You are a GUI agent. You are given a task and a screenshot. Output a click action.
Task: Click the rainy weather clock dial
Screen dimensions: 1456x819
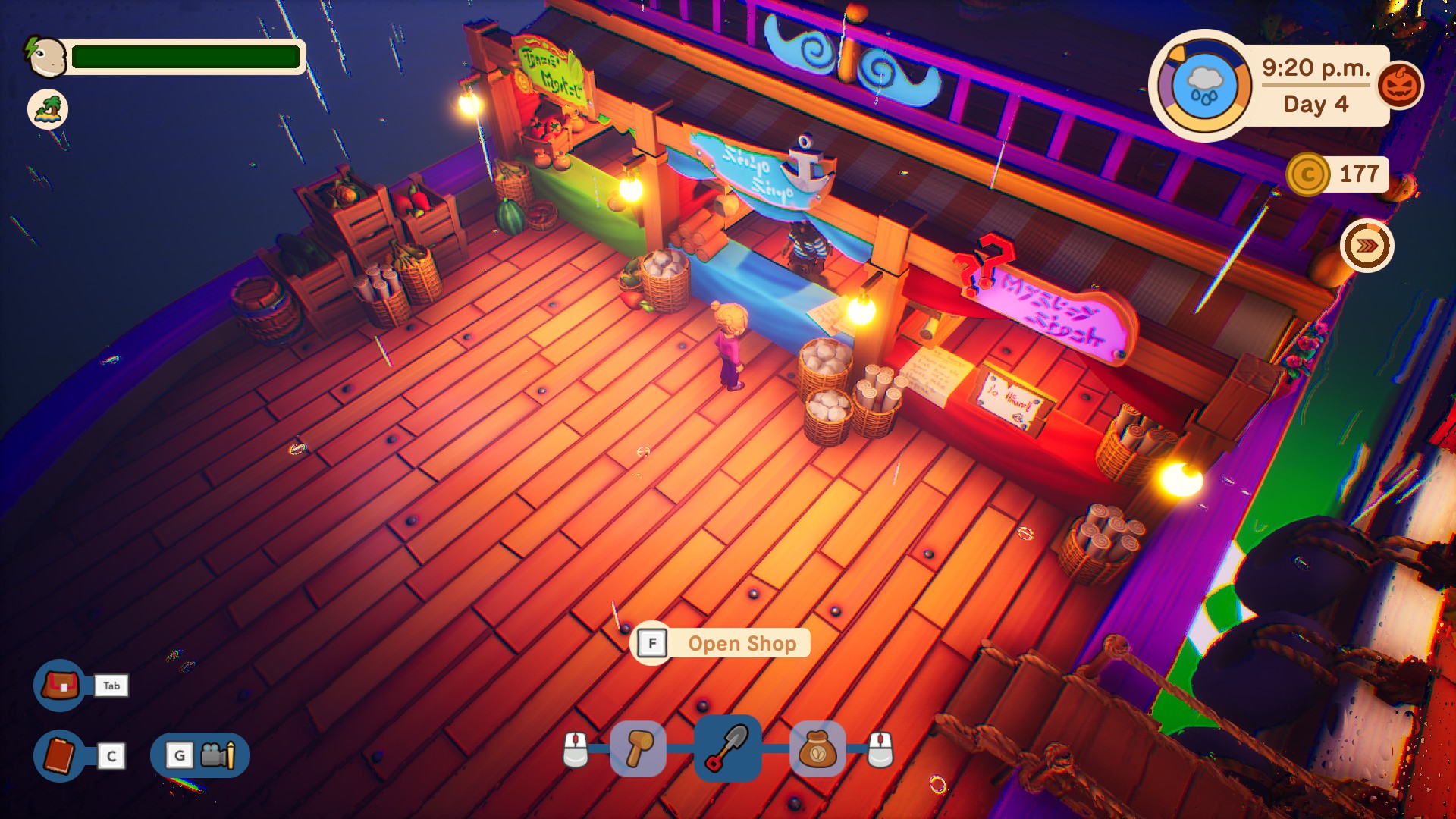pos(1203,86)
